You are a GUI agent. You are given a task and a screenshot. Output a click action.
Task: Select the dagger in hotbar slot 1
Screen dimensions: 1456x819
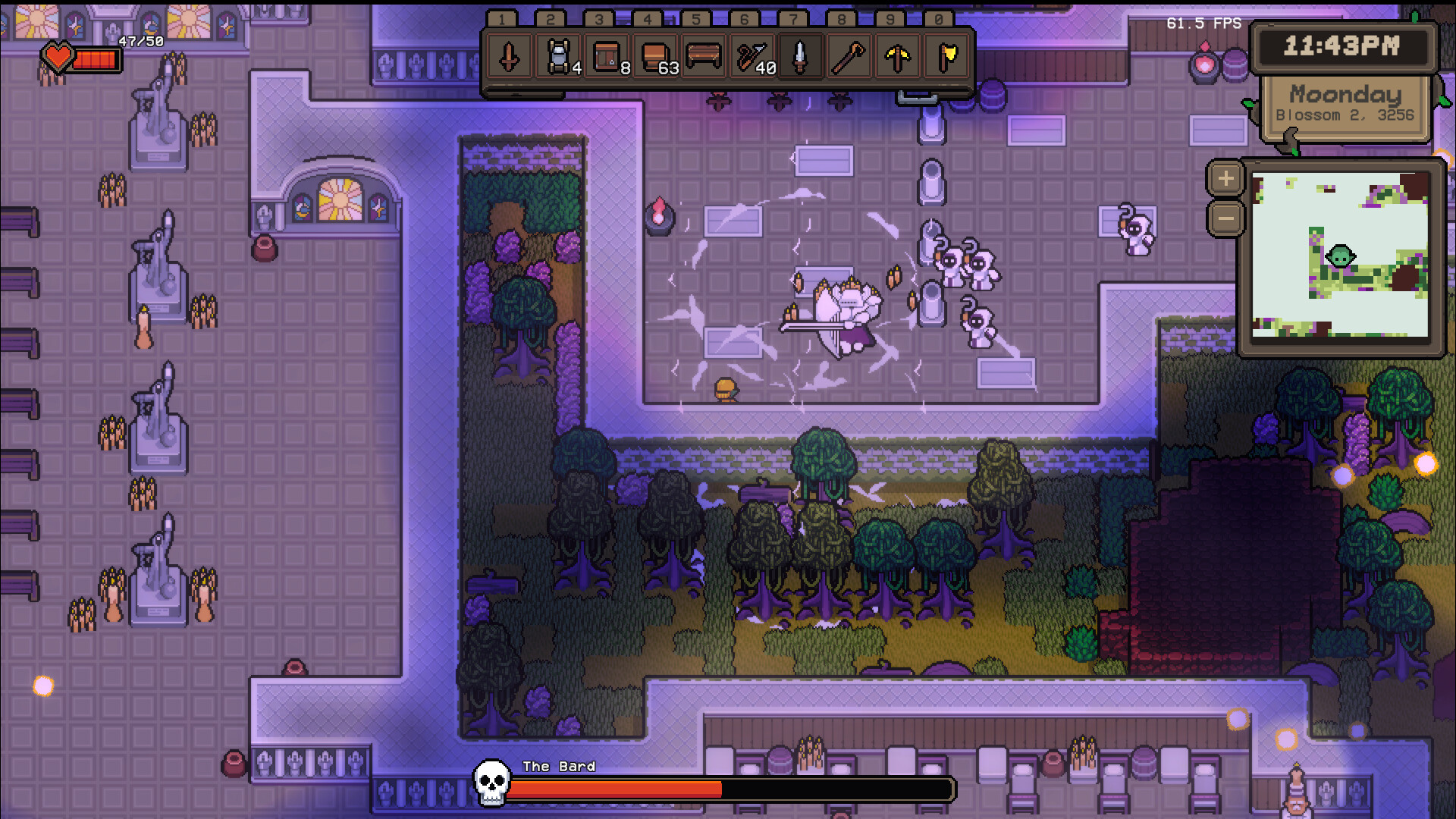(507, 58)
